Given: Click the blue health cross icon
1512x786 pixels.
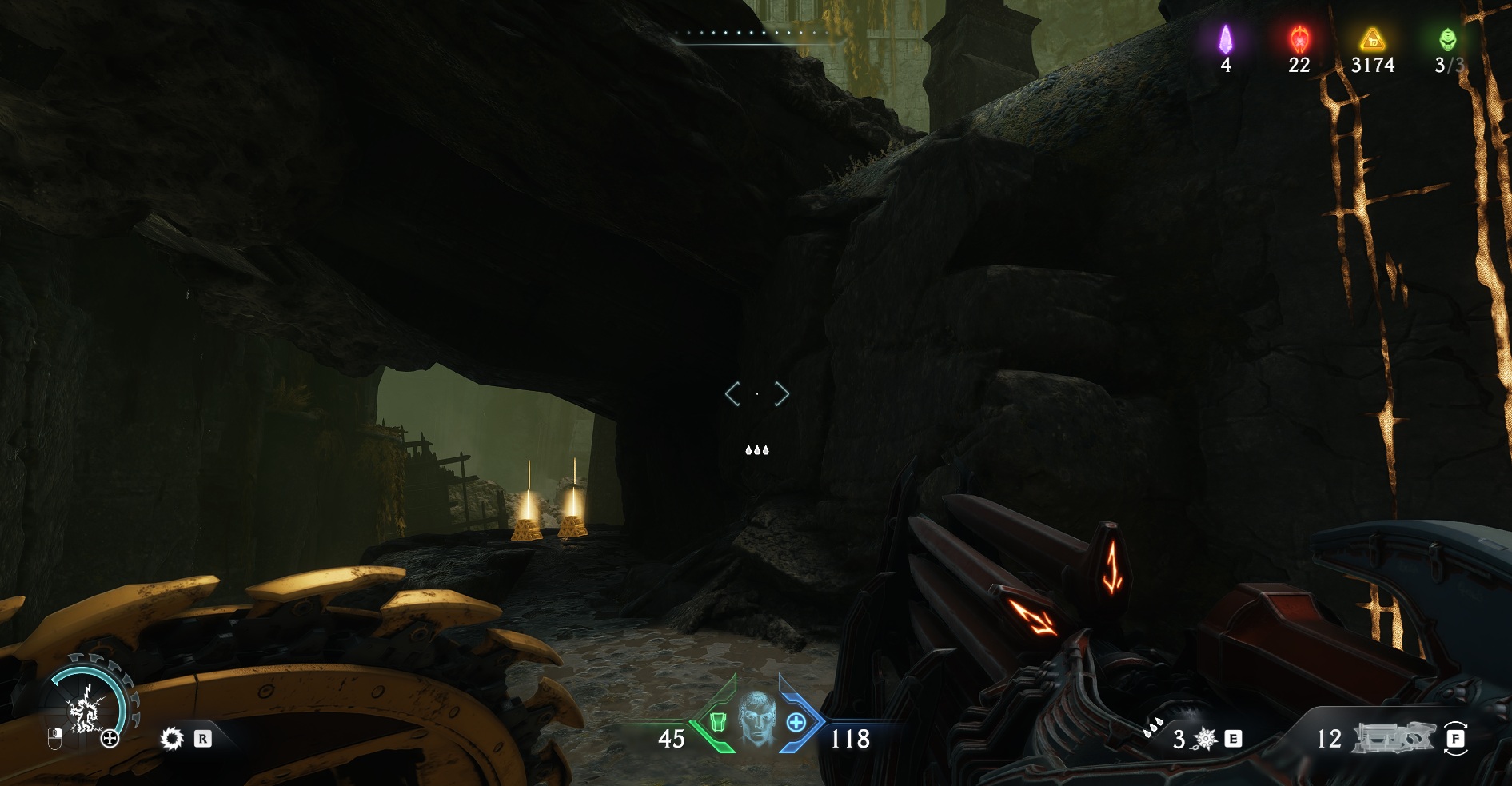Looking at the screenshot, I should [796, 723].
